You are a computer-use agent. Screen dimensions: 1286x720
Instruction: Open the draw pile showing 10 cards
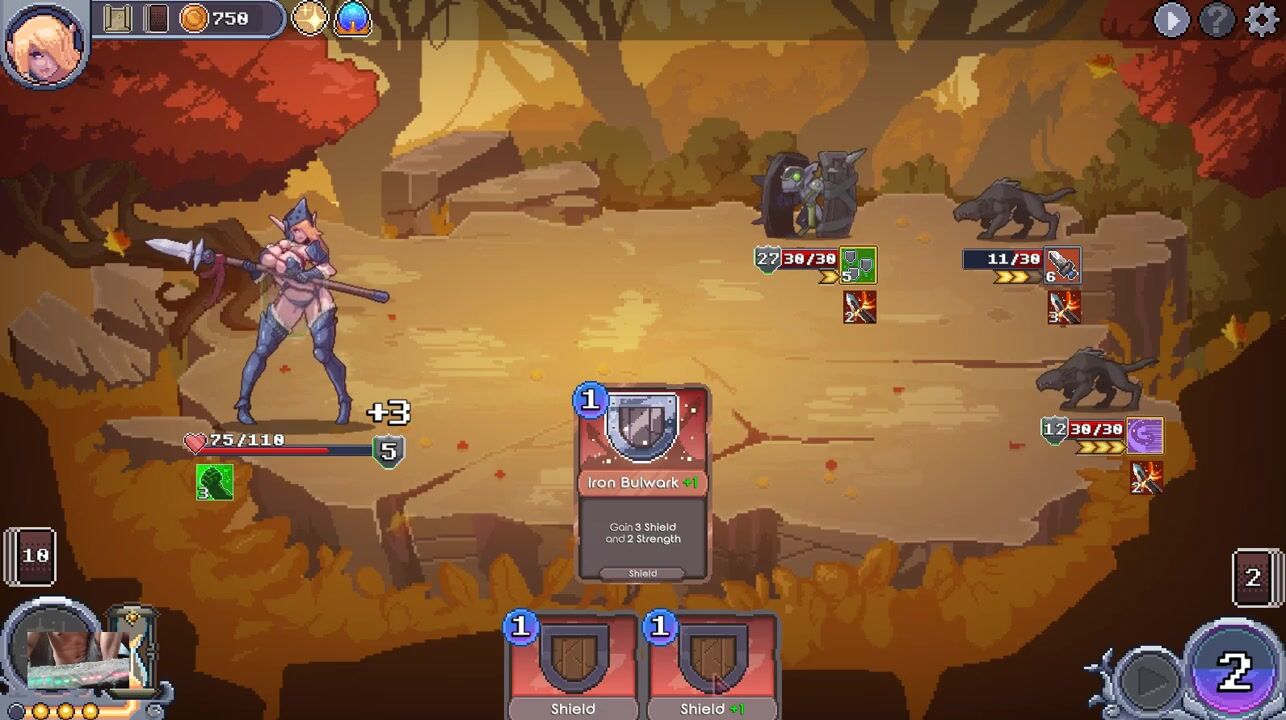click(x=32, y=555)
